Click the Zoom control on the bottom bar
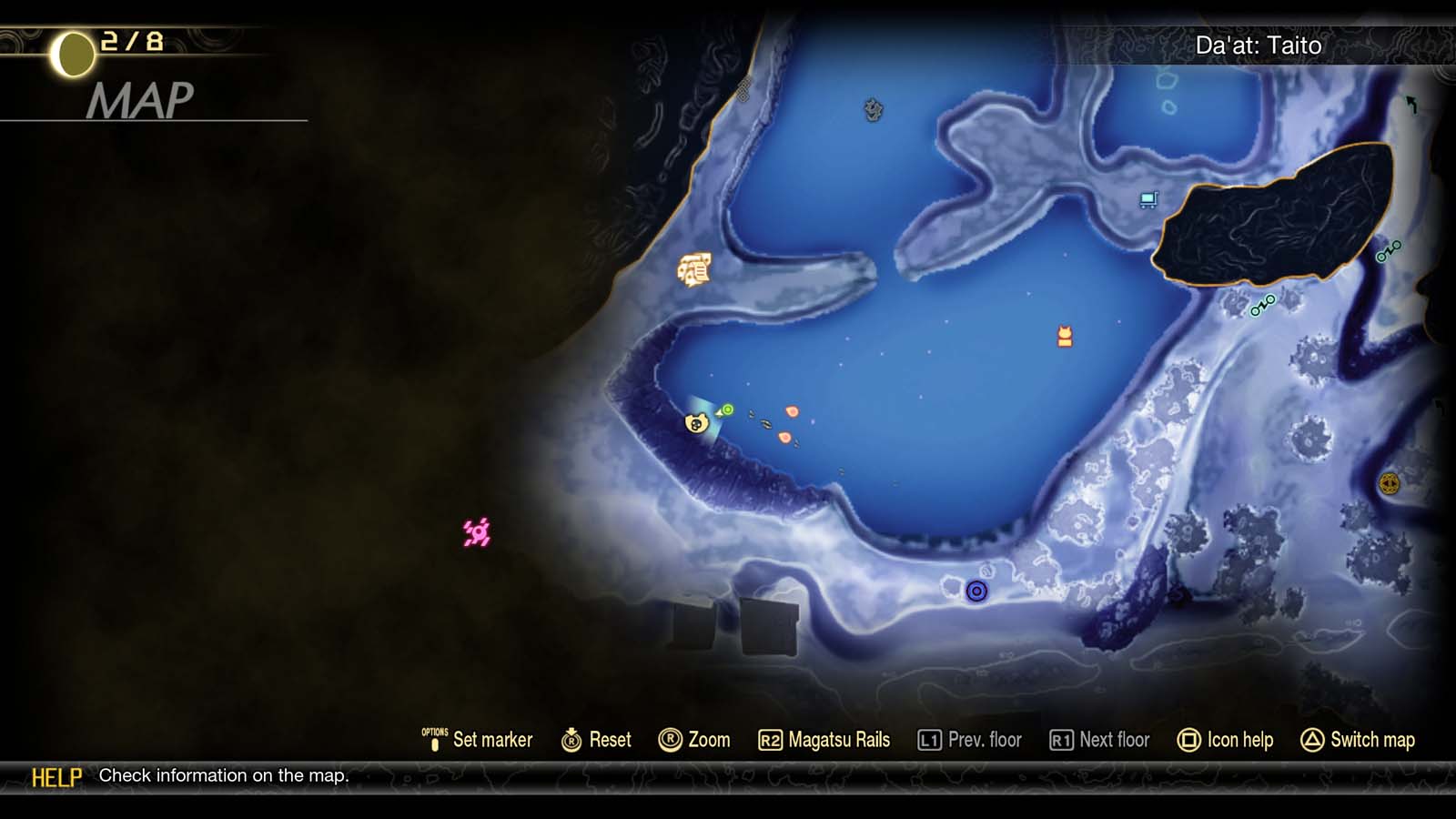The image size is (1456, 819). pos(698,740)
